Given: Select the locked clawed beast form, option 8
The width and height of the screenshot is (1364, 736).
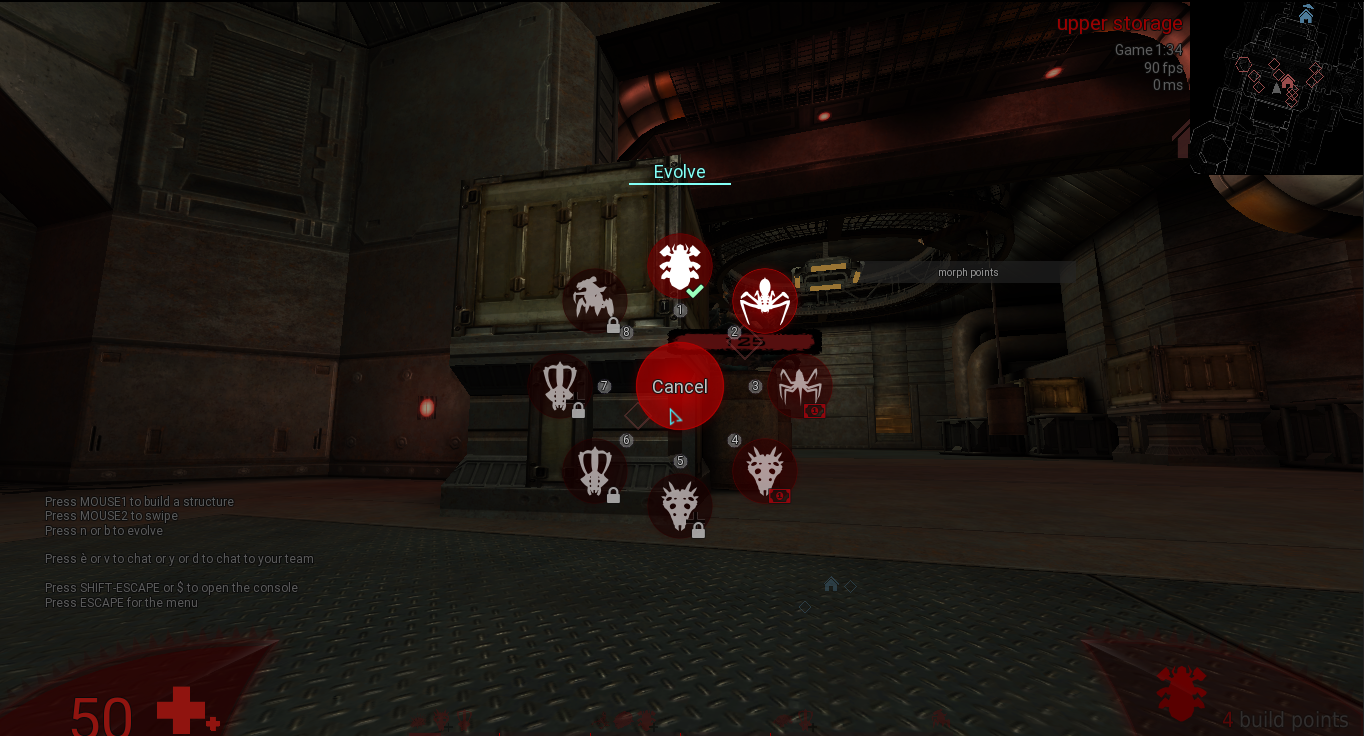Looking at the screenshot, I should [595, 300].
